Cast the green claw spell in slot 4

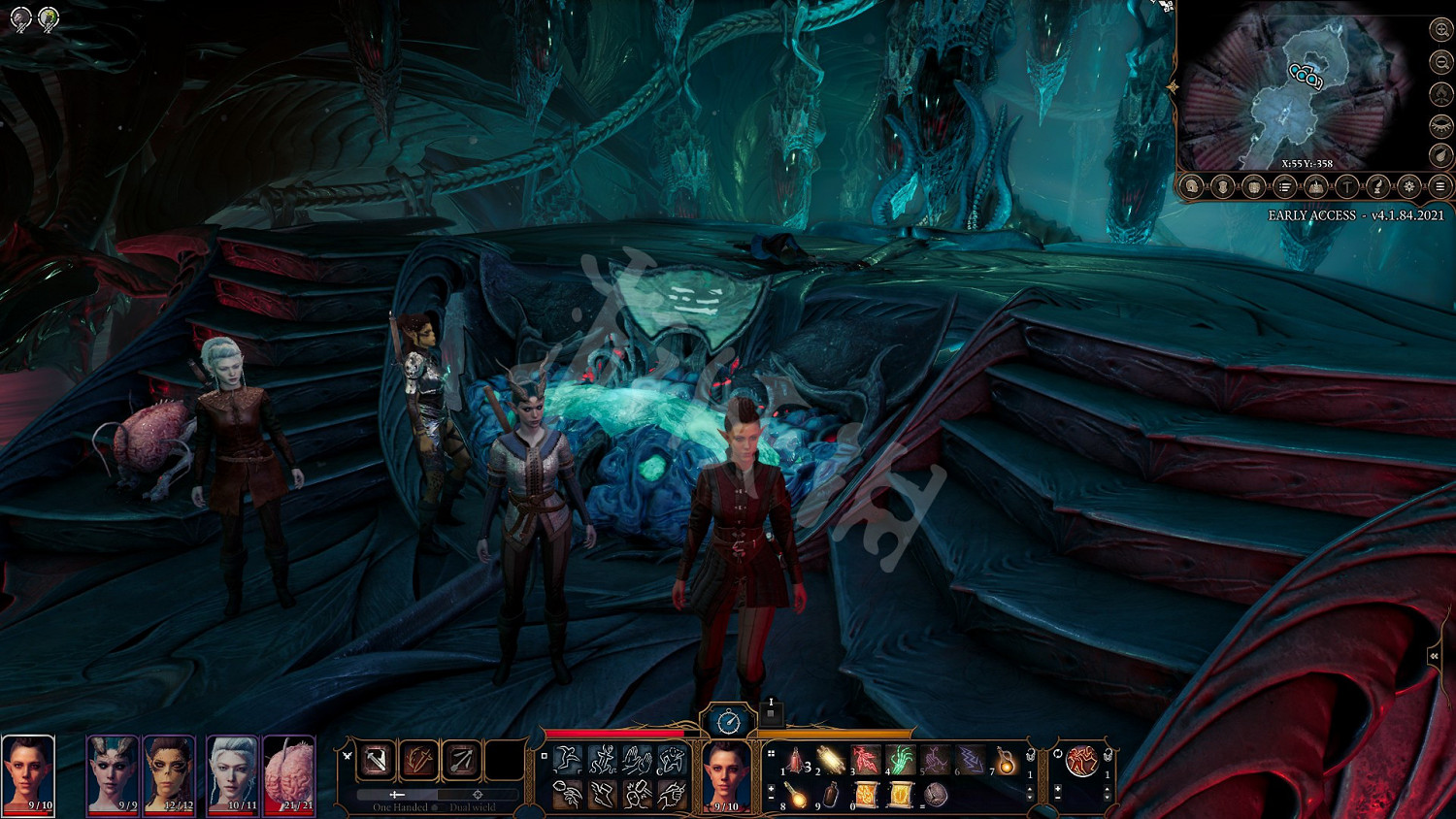point(900,760)
